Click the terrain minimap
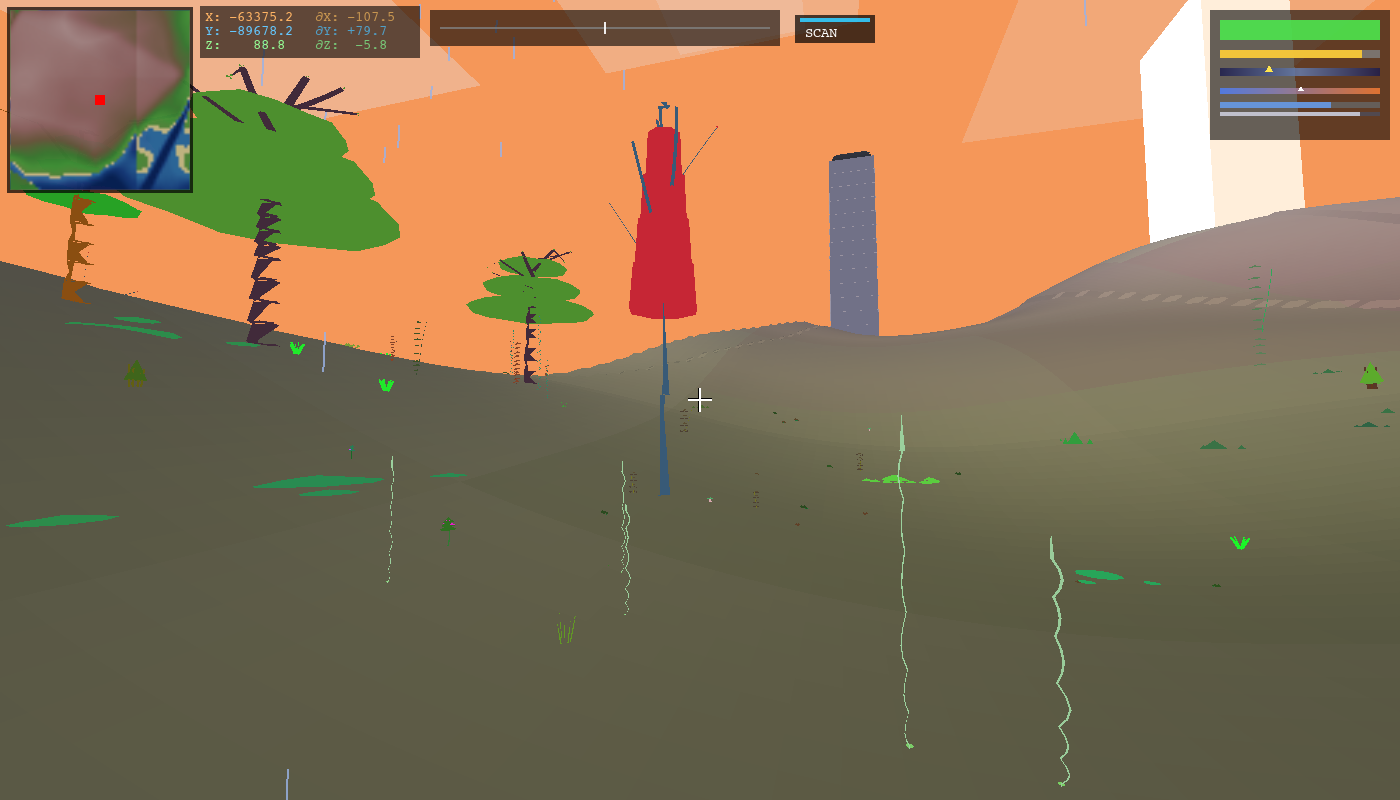The image size is (1400, 800). tap(100, 100)
